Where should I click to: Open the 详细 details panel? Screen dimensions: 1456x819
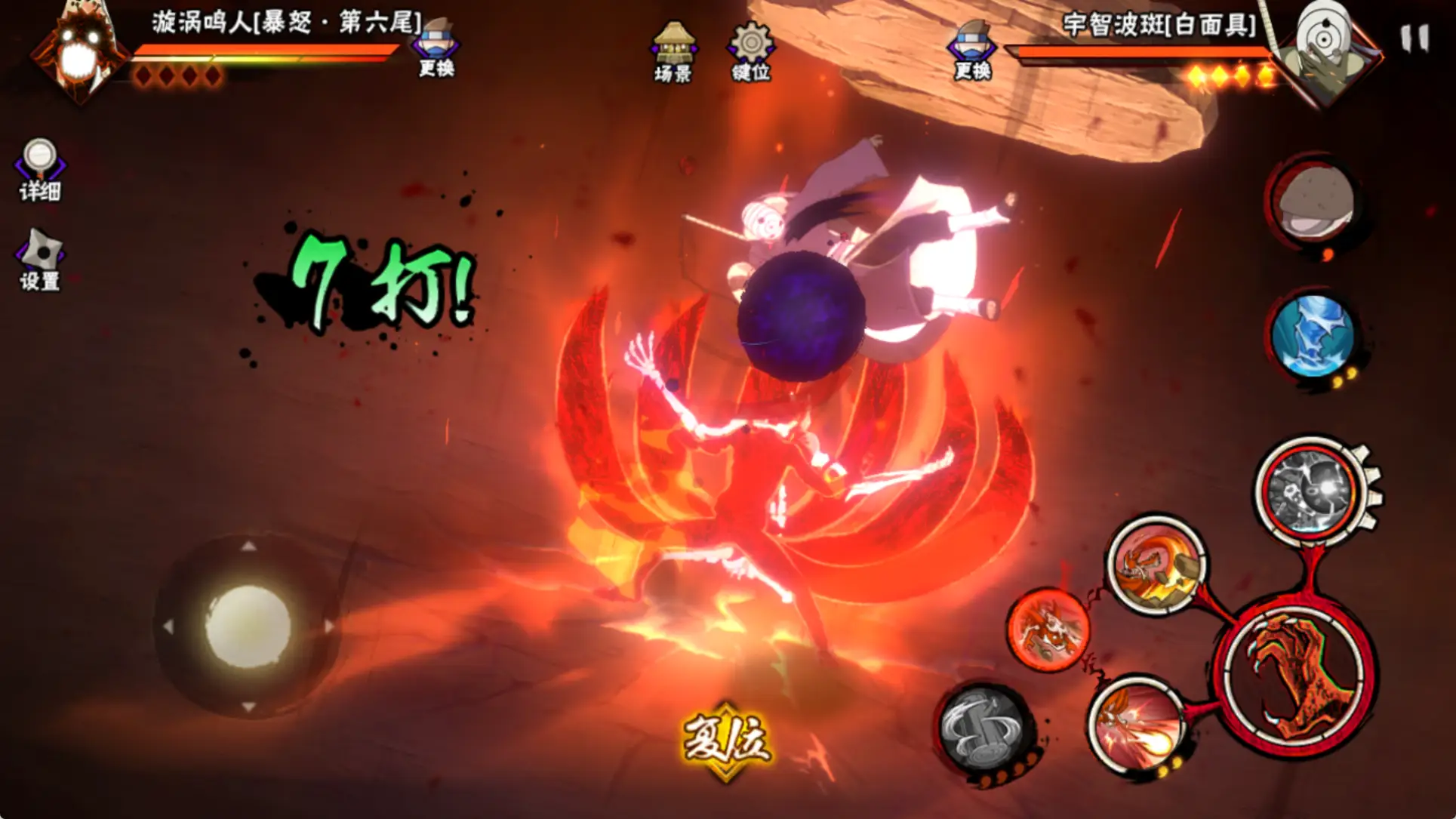40,170
